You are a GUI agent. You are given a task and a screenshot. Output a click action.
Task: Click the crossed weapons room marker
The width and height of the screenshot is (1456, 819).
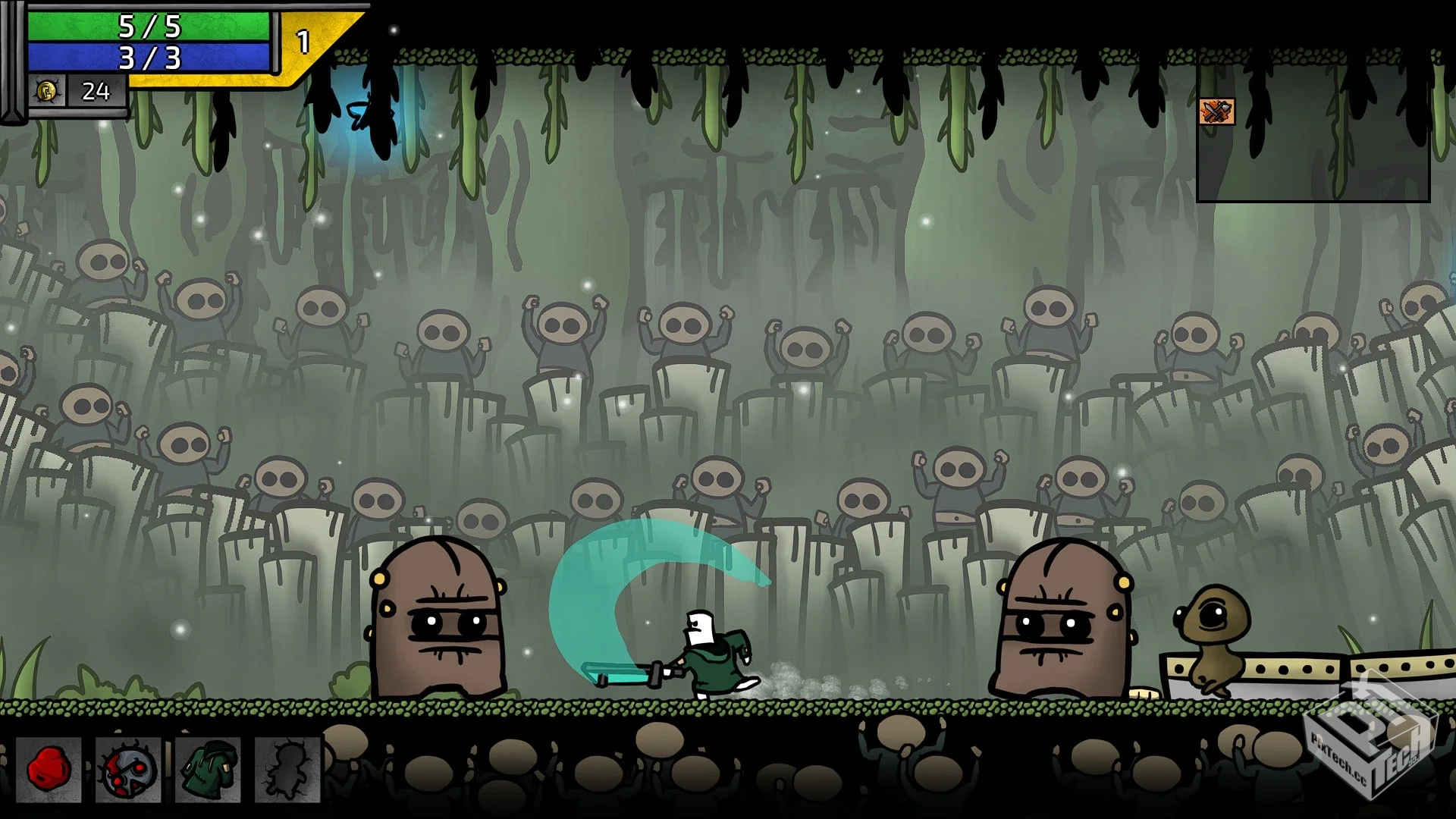pos(1216,111)
